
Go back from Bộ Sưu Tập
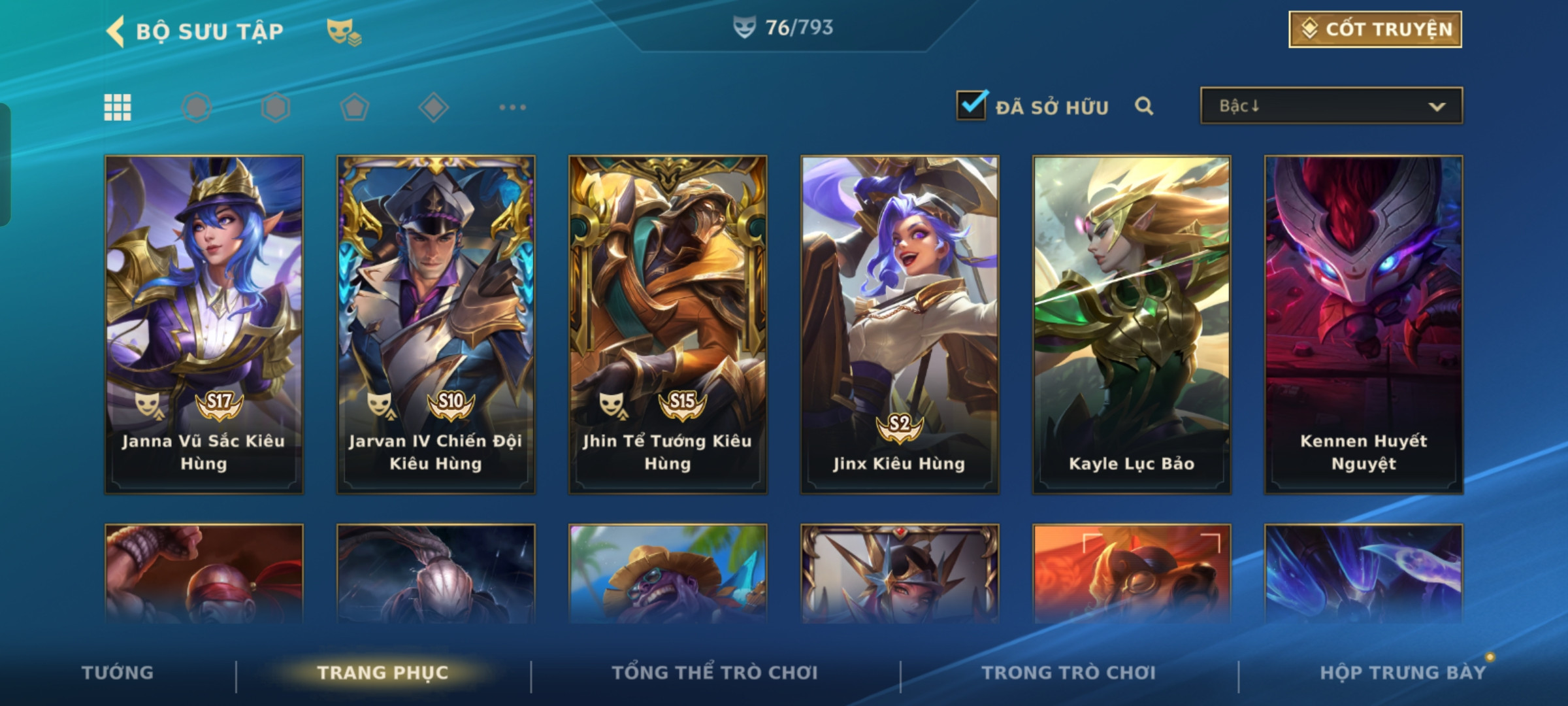(x=116, y=31)
